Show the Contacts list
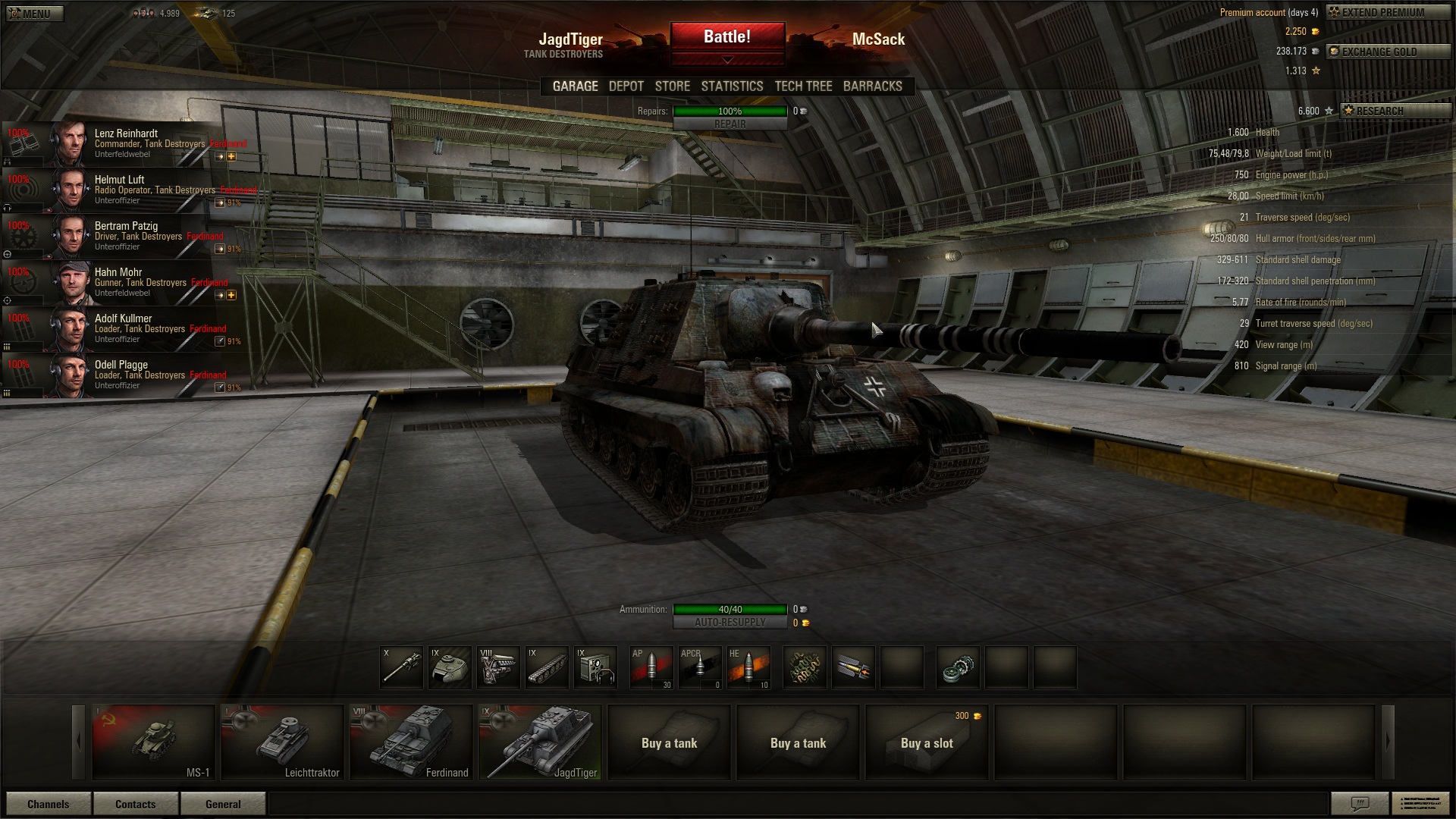 point(136,804)
